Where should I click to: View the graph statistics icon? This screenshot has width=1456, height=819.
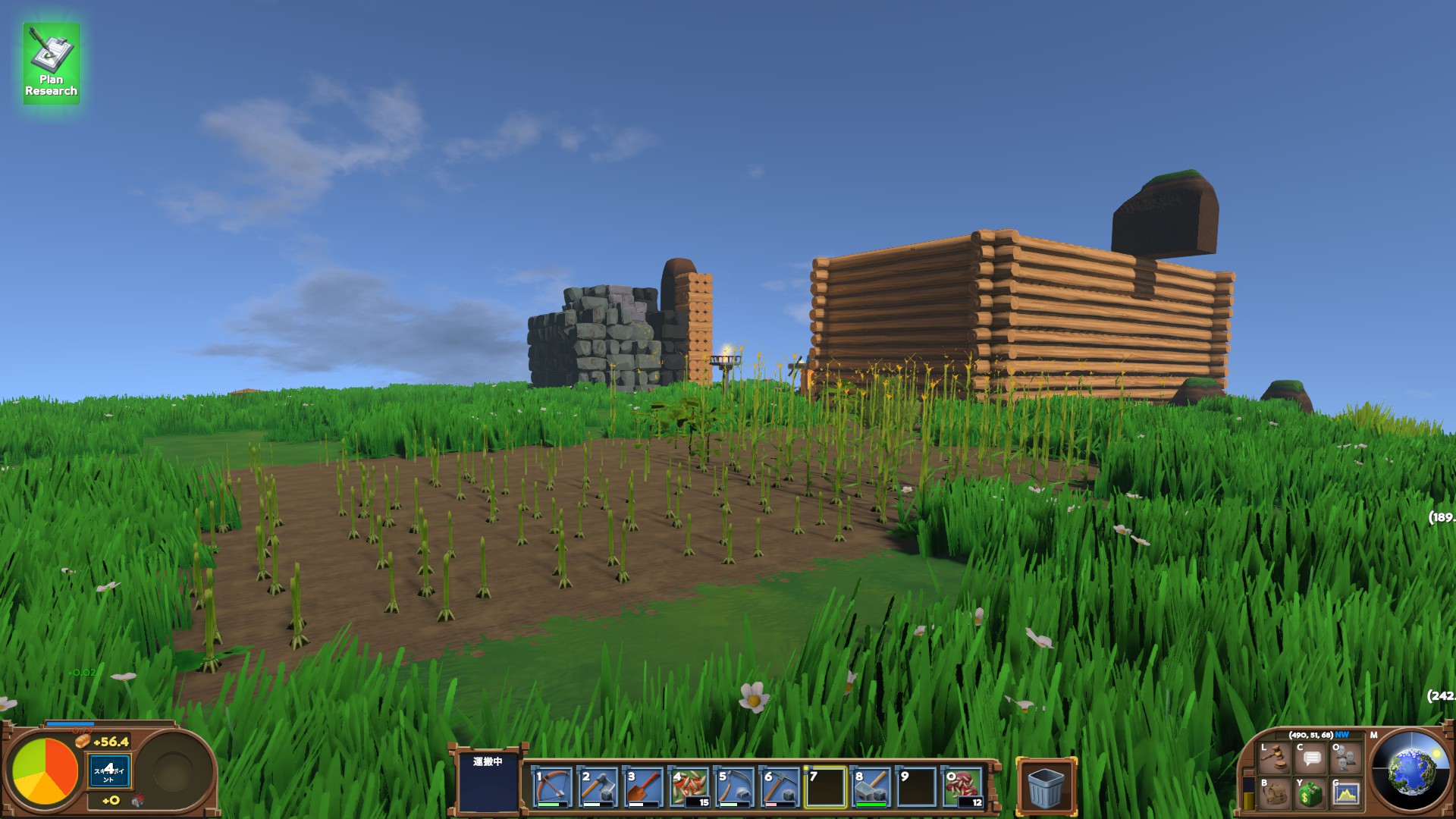pyautogui.click(x=1346, y=793)
